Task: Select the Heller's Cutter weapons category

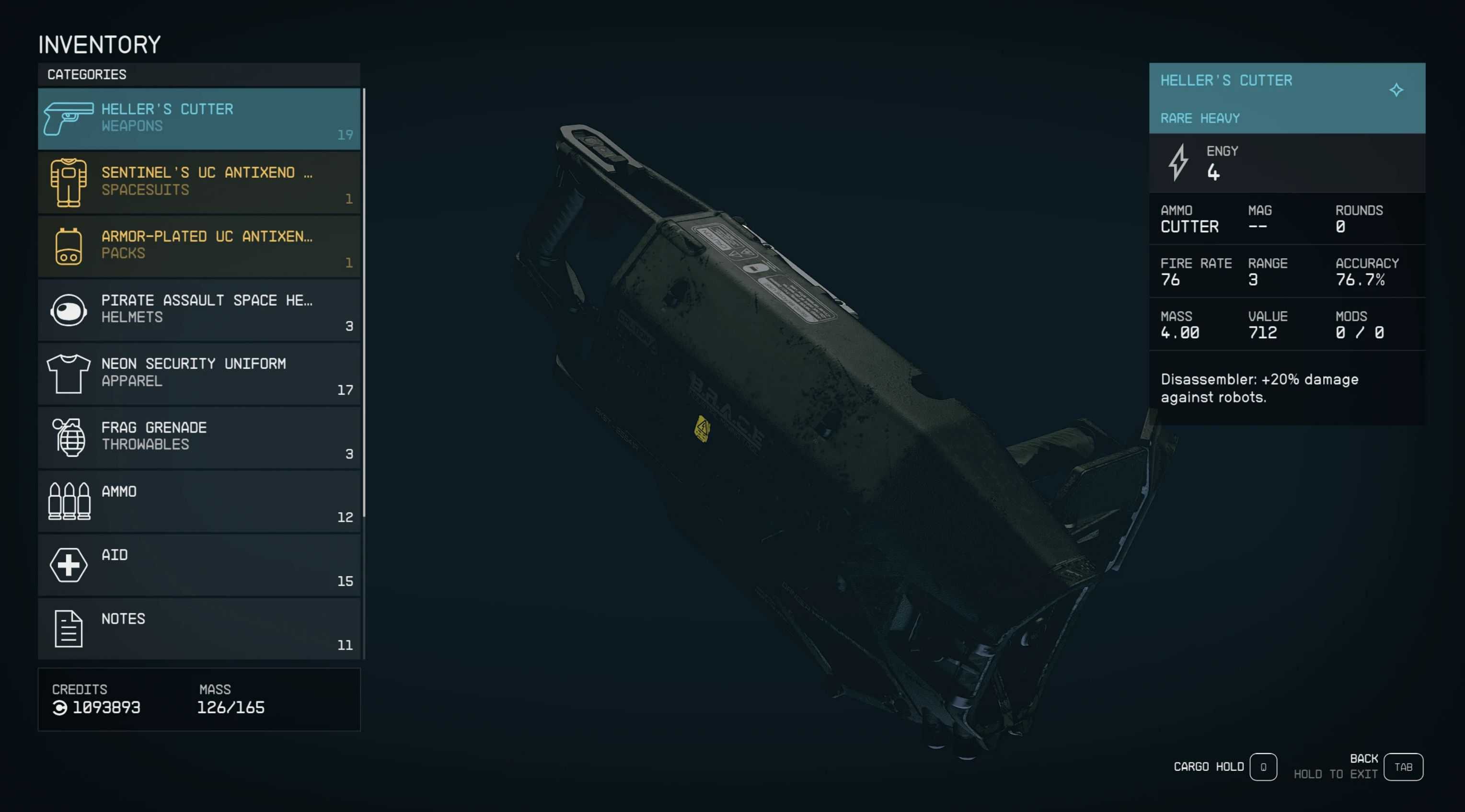Action: pos(198,118)
